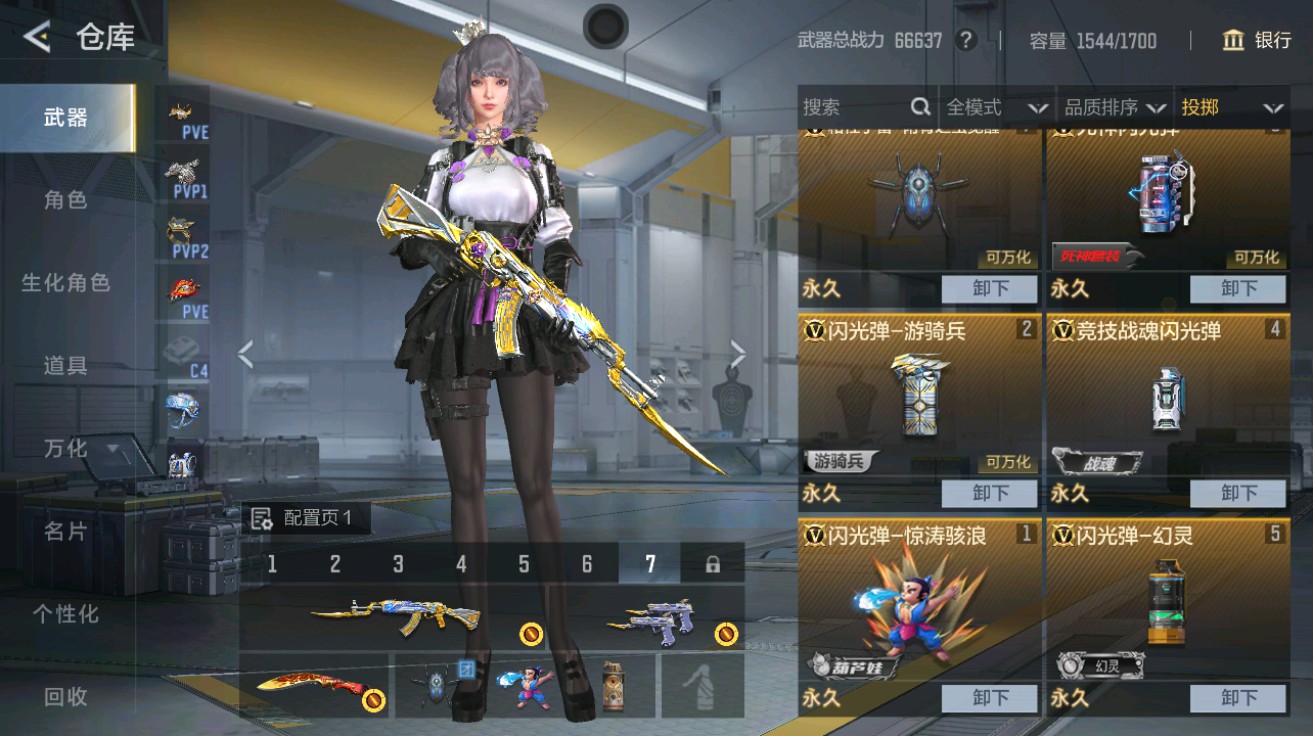1313x736 pixels.
Task: Open the 回收 recycle tab
Action: (x=66, y=697)
